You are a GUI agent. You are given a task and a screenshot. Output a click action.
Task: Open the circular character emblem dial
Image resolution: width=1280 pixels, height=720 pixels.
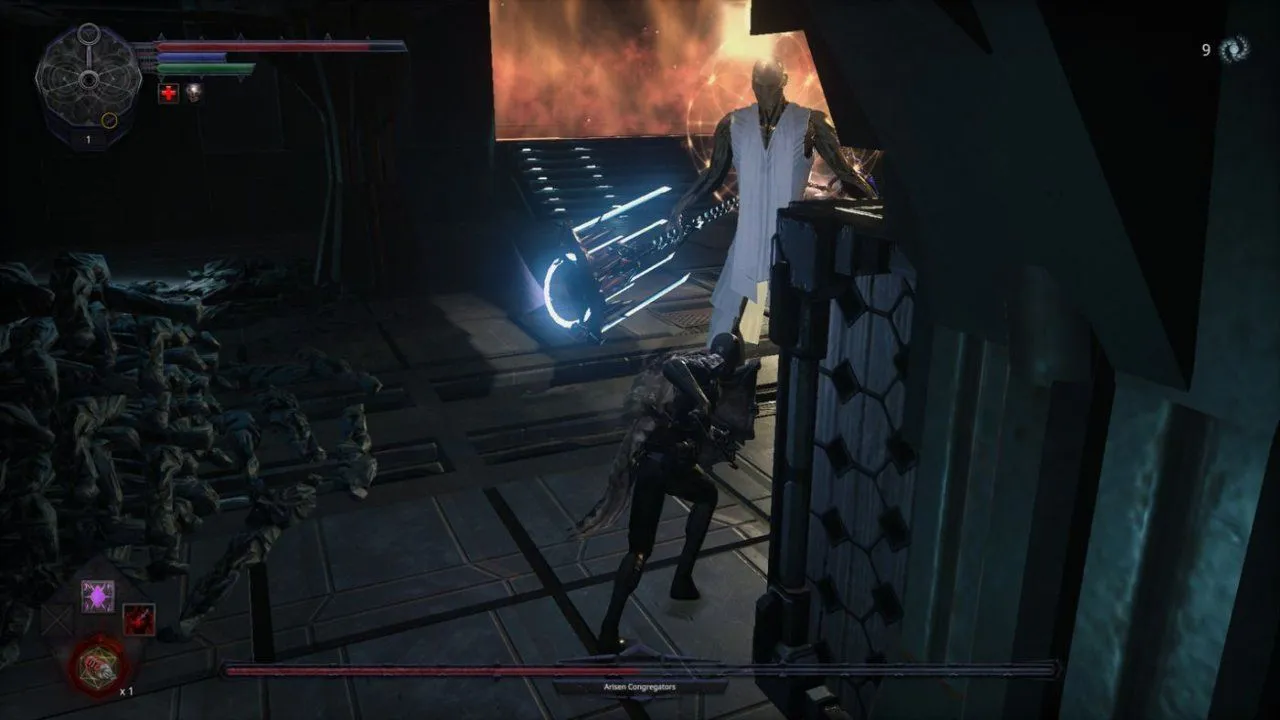[x=88, y=80]
